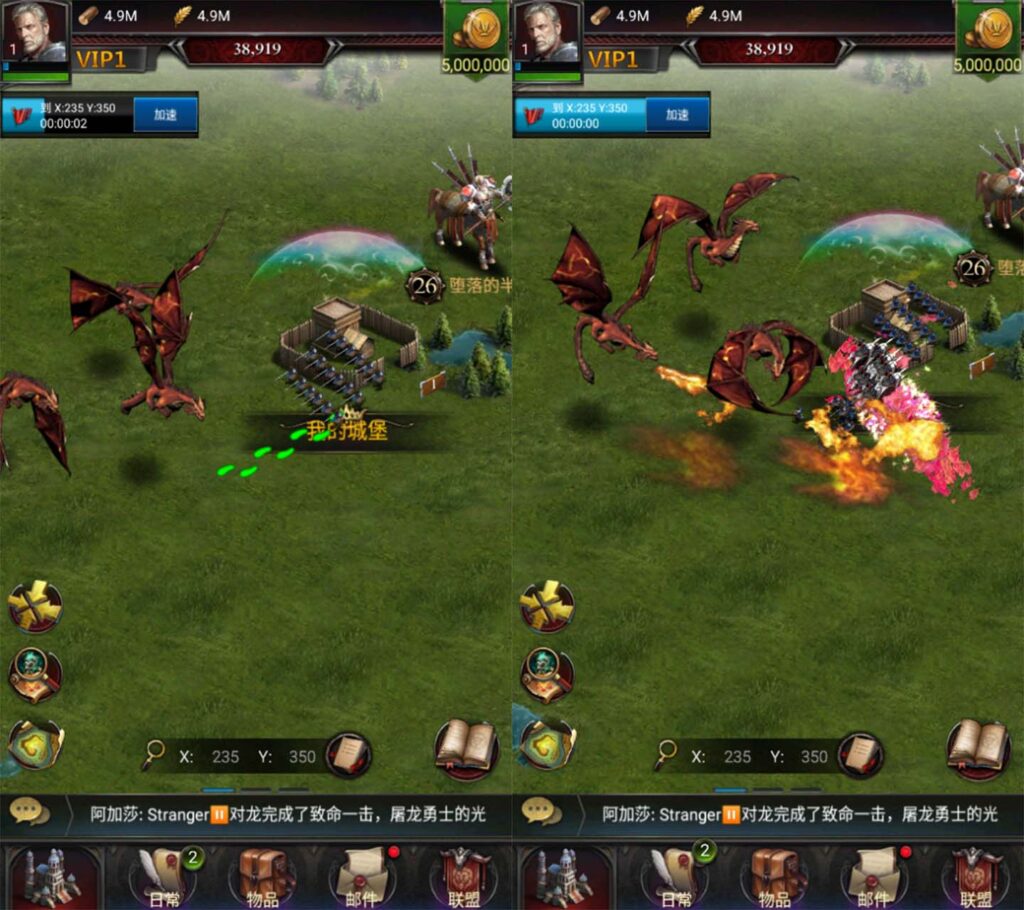Select the crossed-swords icon in the left screenshot
The image size is (1024, 910).
[x=35, y=606]
